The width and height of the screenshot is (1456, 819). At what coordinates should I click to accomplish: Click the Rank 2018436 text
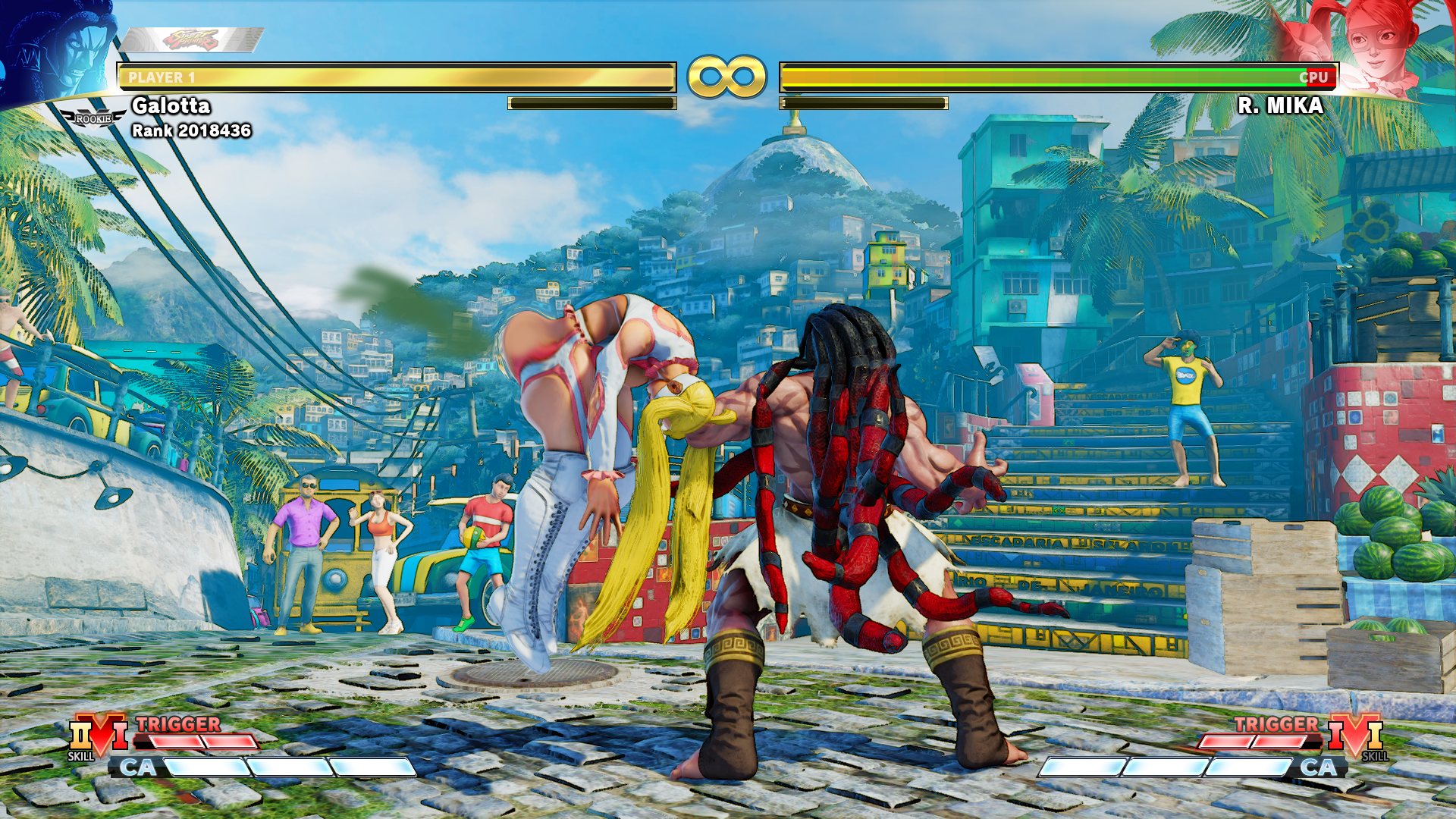click(191, 130)
